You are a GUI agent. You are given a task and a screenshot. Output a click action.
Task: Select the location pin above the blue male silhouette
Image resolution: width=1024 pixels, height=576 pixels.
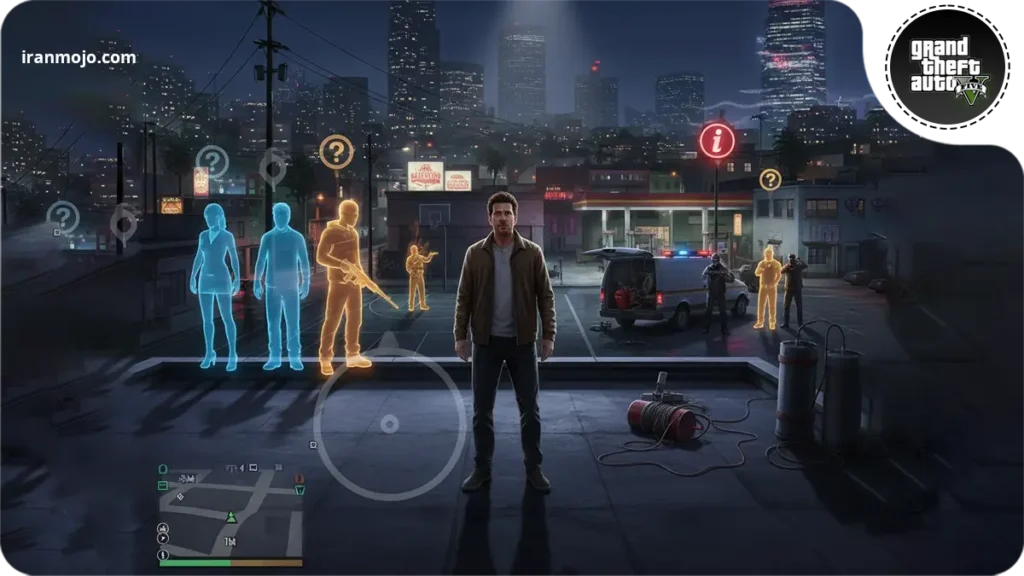point(272,166)
